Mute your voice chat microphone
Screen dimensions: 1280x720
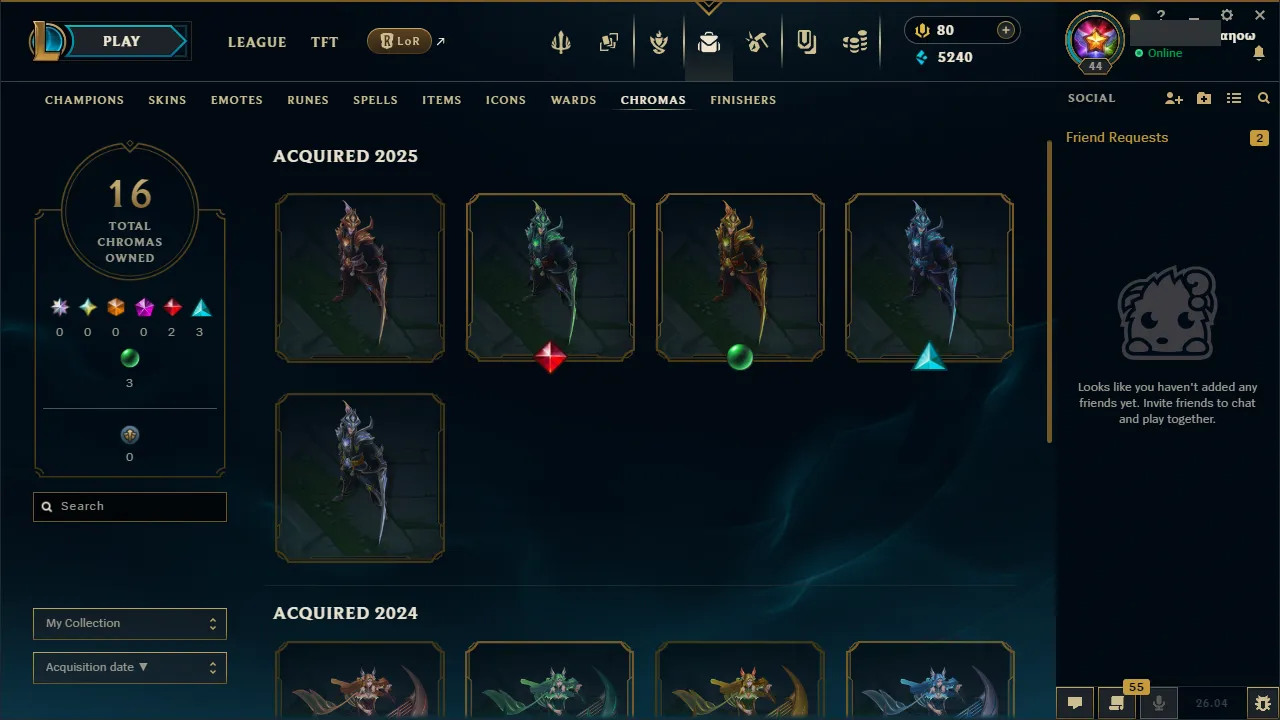1157,703
